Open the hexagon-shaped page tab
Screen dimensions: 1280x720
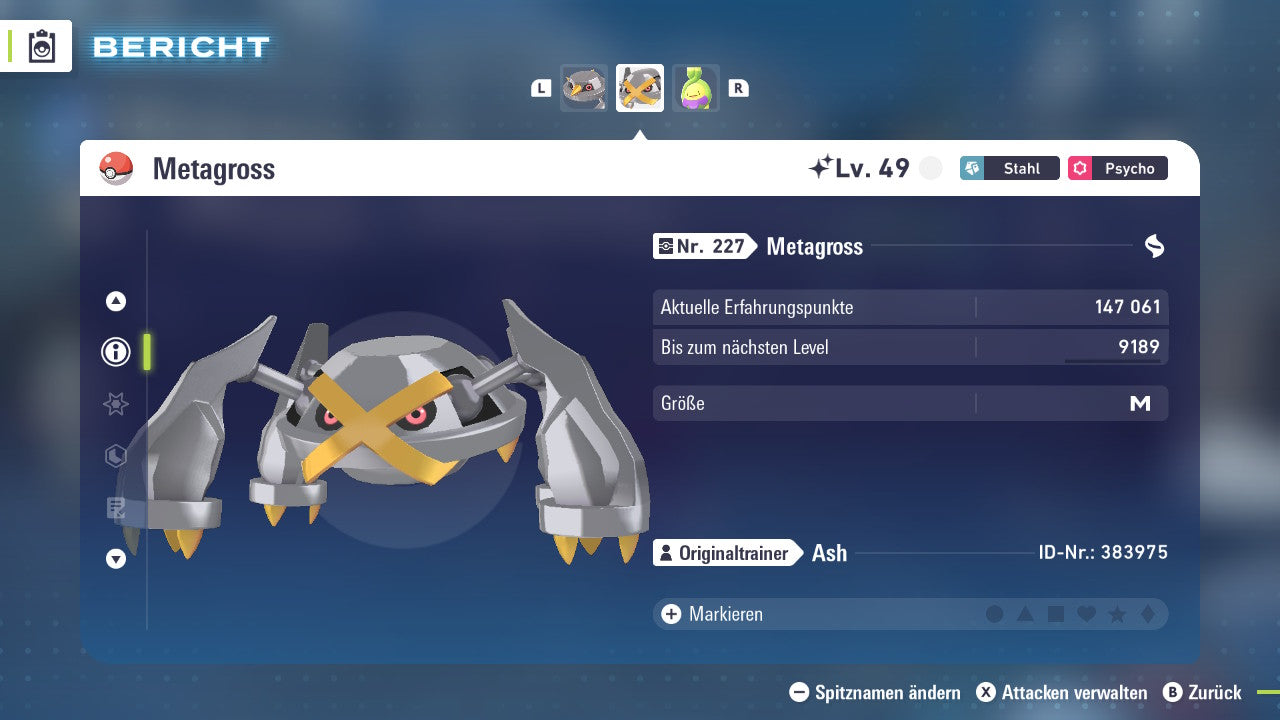click(x=116, y=456)
